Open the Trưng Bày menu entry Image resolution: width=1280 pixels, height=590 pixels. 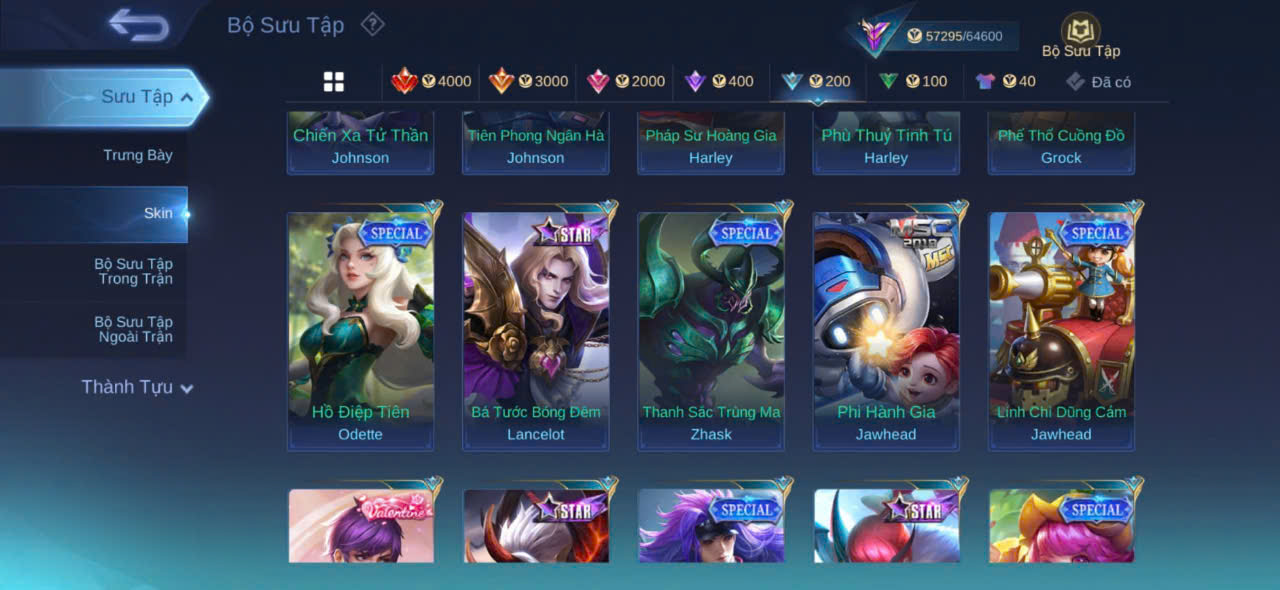138,155
